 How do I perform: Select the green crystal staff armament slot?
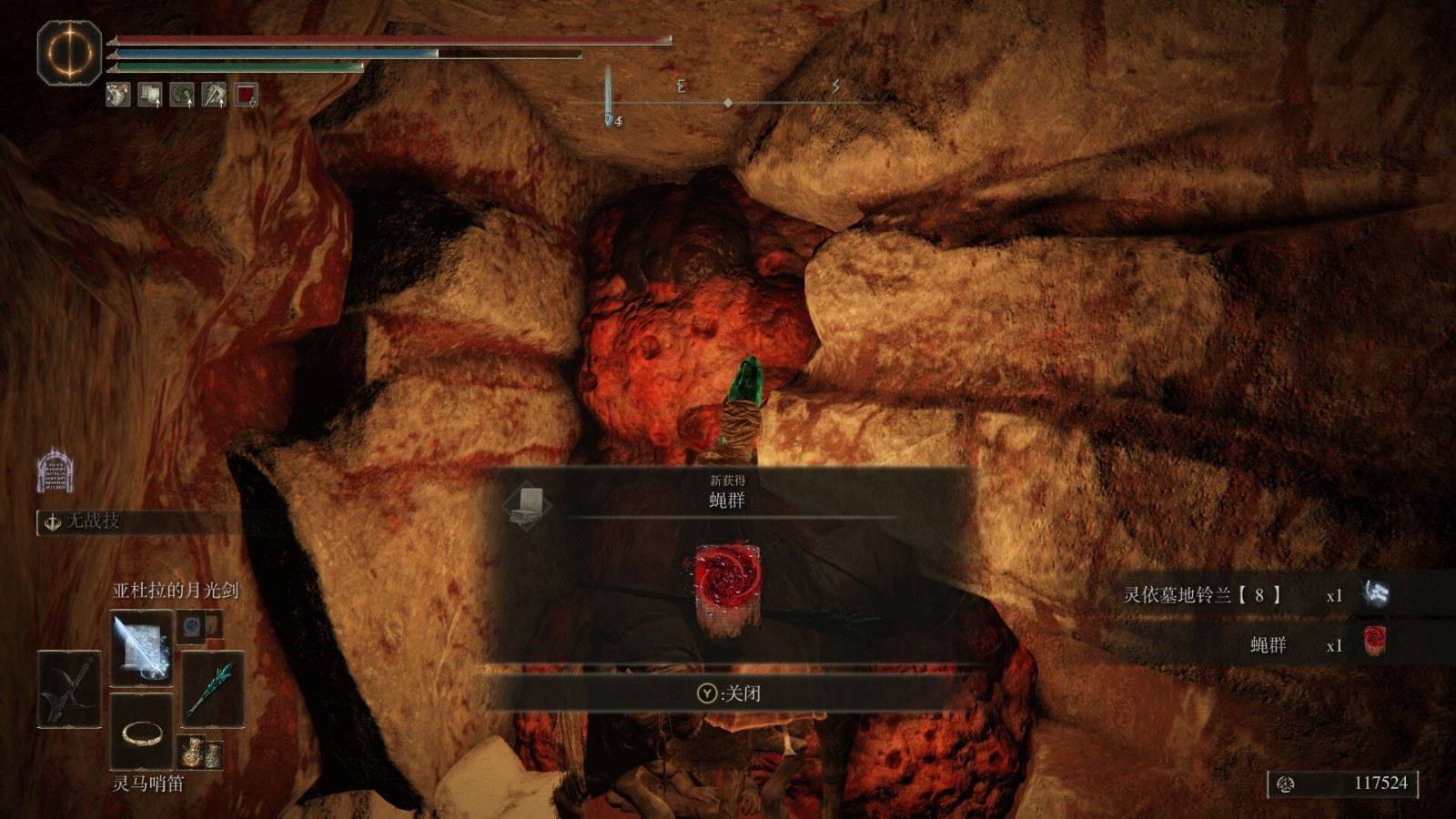pos(213,689)
